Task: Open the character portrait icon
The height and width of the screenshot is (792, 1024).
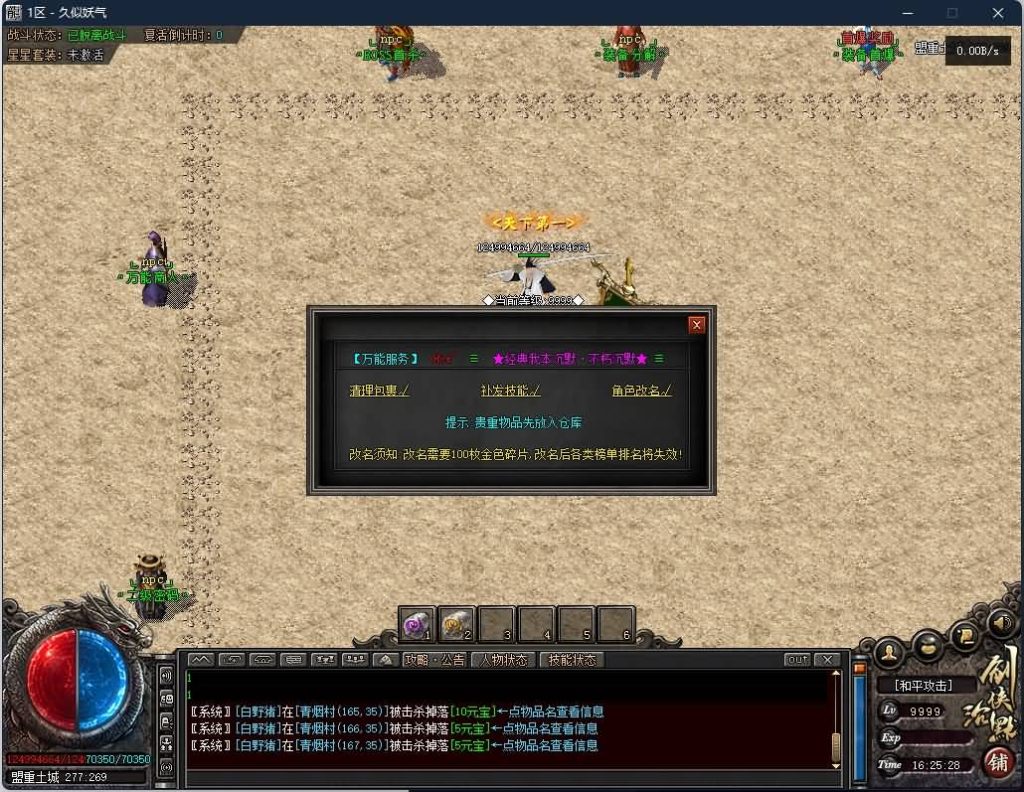Action: tap(888, 654)
